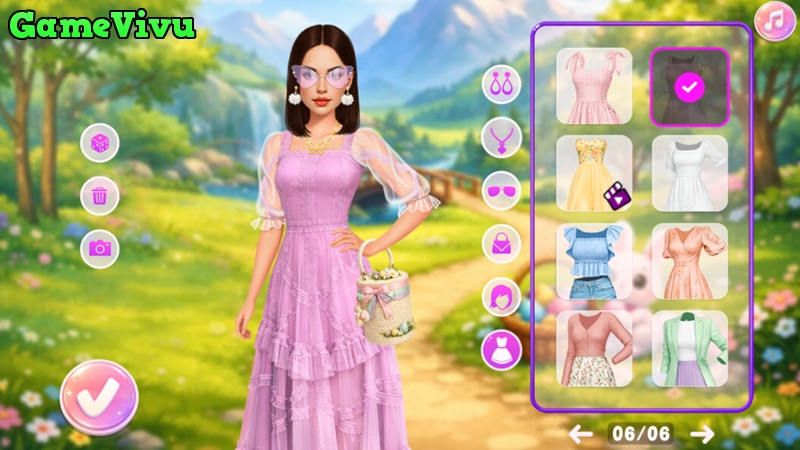The width and height of the screenshot is (800, 450).
Task: Go to the previous page with left arrow
Action: click(581, 433)
